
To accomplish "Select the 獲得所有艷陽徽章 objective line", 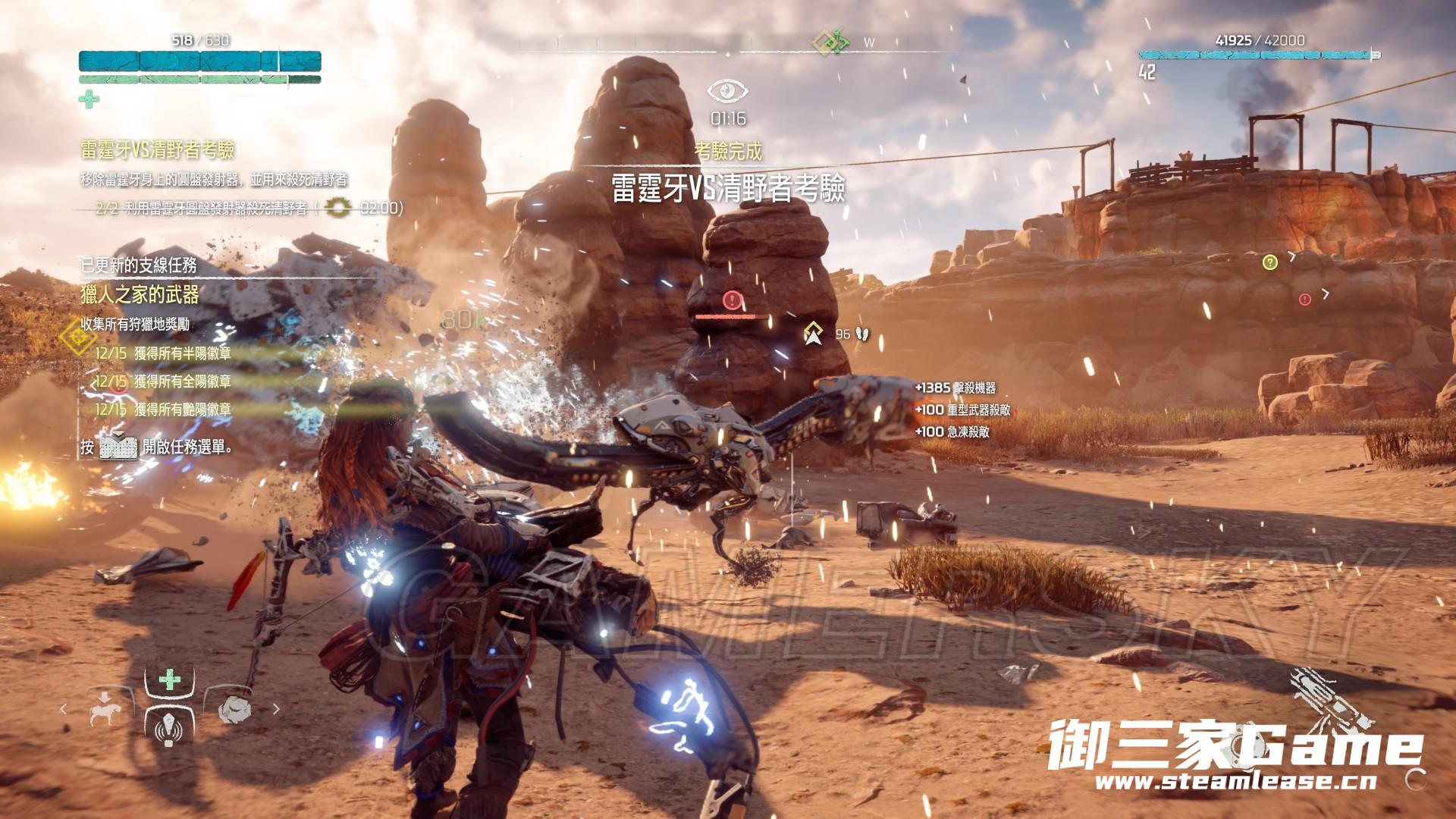I will (182, 409).
